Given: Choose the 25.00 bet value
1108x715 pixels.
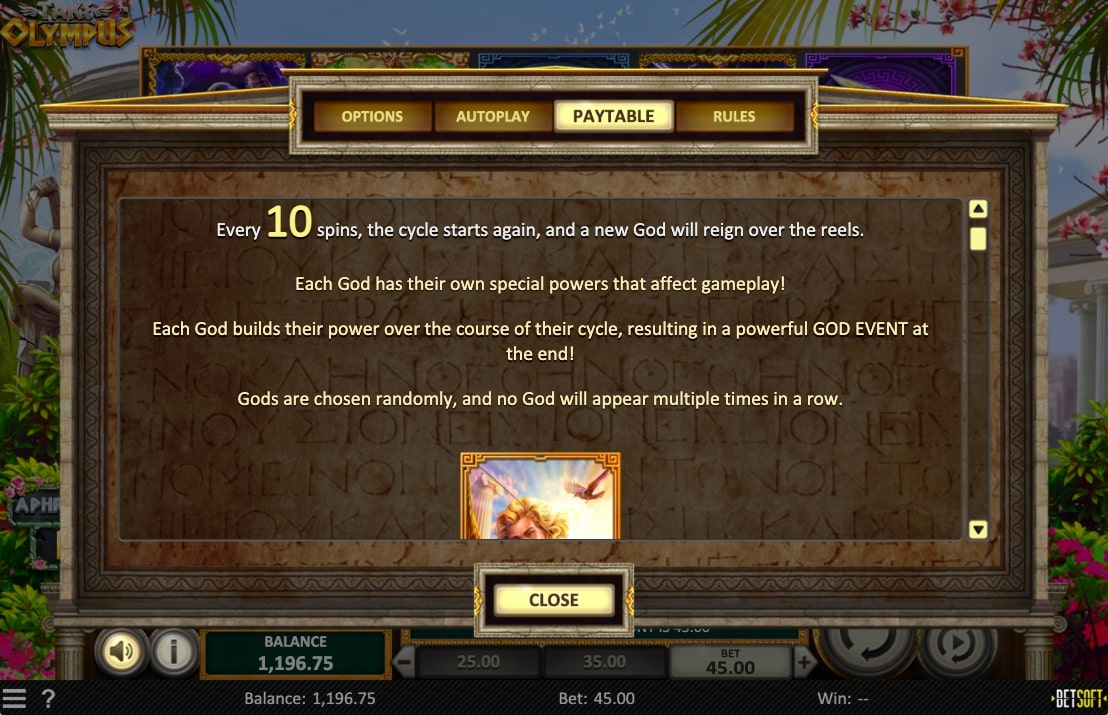Looking at the screenshot, I should pyautogui.click(x=478, y=661).
